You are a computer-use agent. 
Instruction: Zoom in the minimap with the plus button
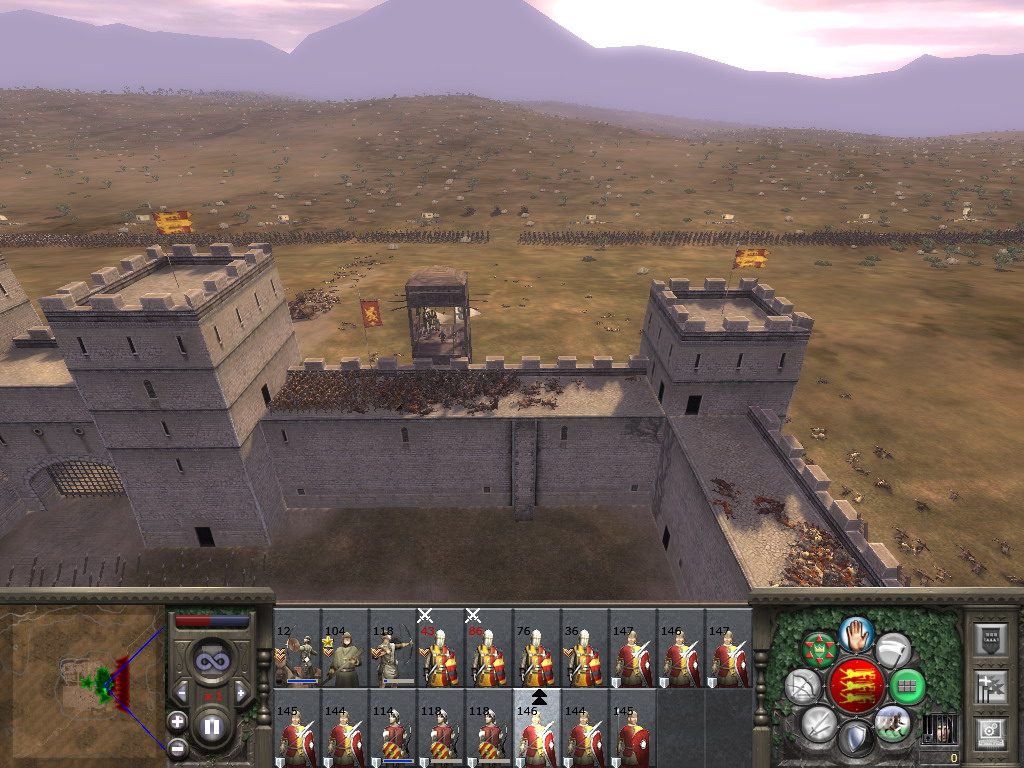pyautogui.click(x=177, y=721)
